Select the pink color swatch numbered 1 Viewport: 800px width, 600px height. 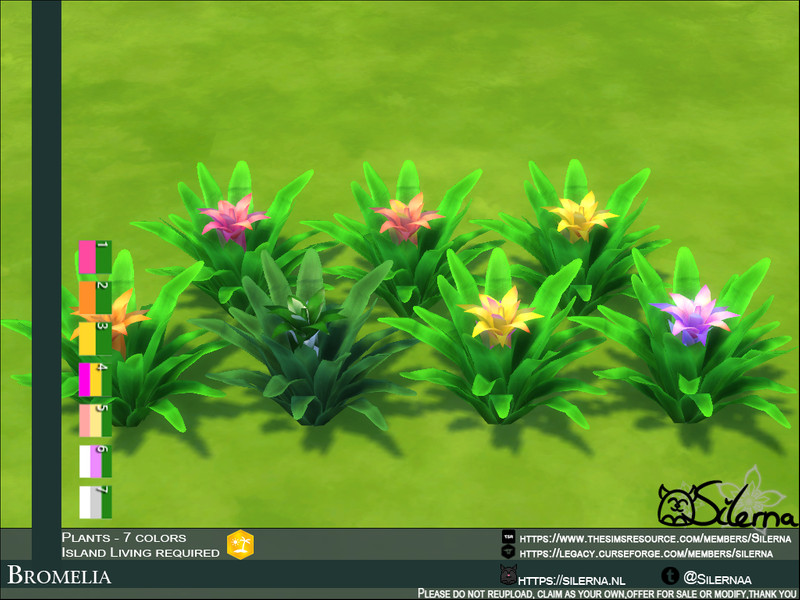pos(95,257)
